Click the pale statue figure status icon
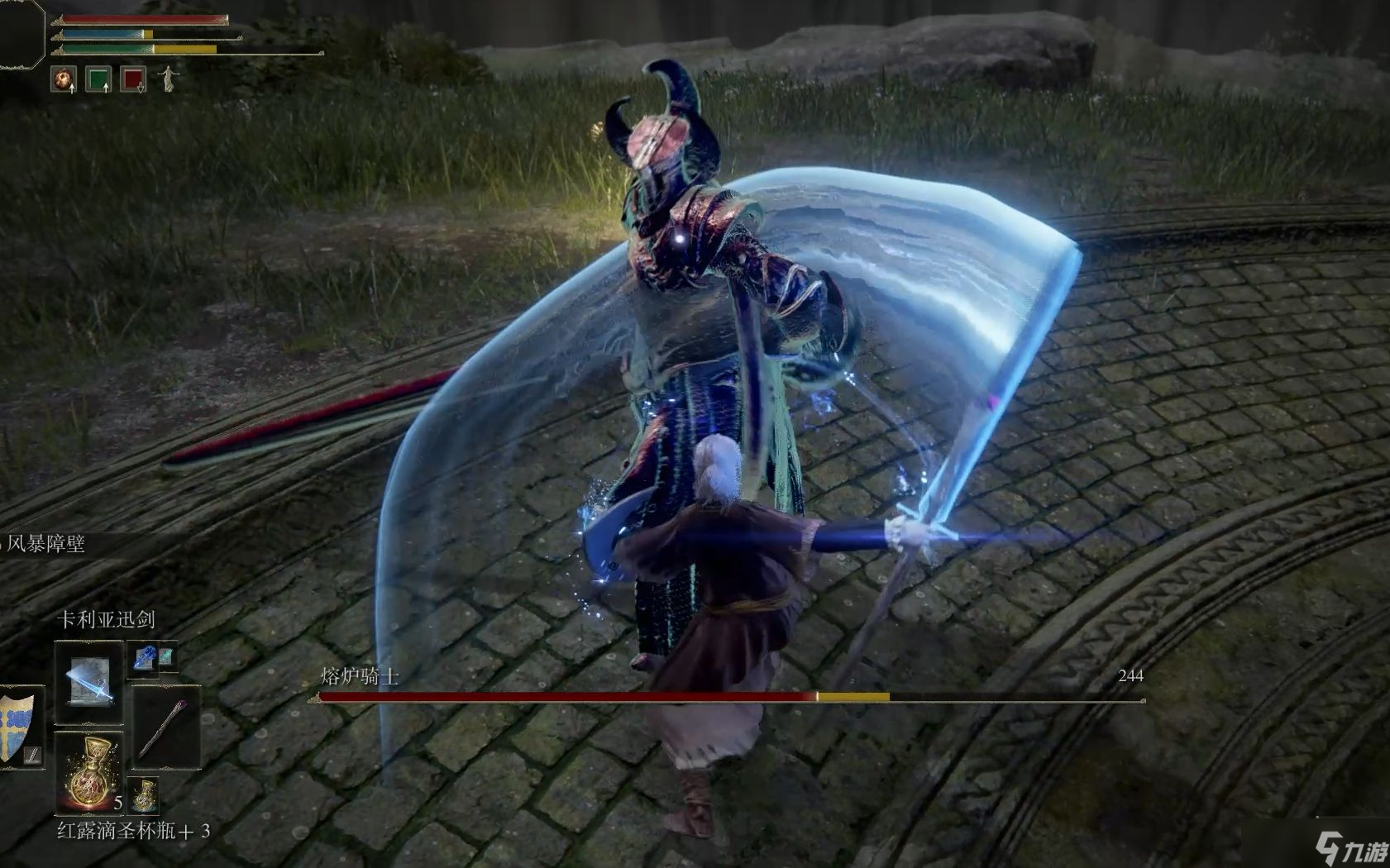Viewport: 1390px width, 868px height. tap(169, 79)
